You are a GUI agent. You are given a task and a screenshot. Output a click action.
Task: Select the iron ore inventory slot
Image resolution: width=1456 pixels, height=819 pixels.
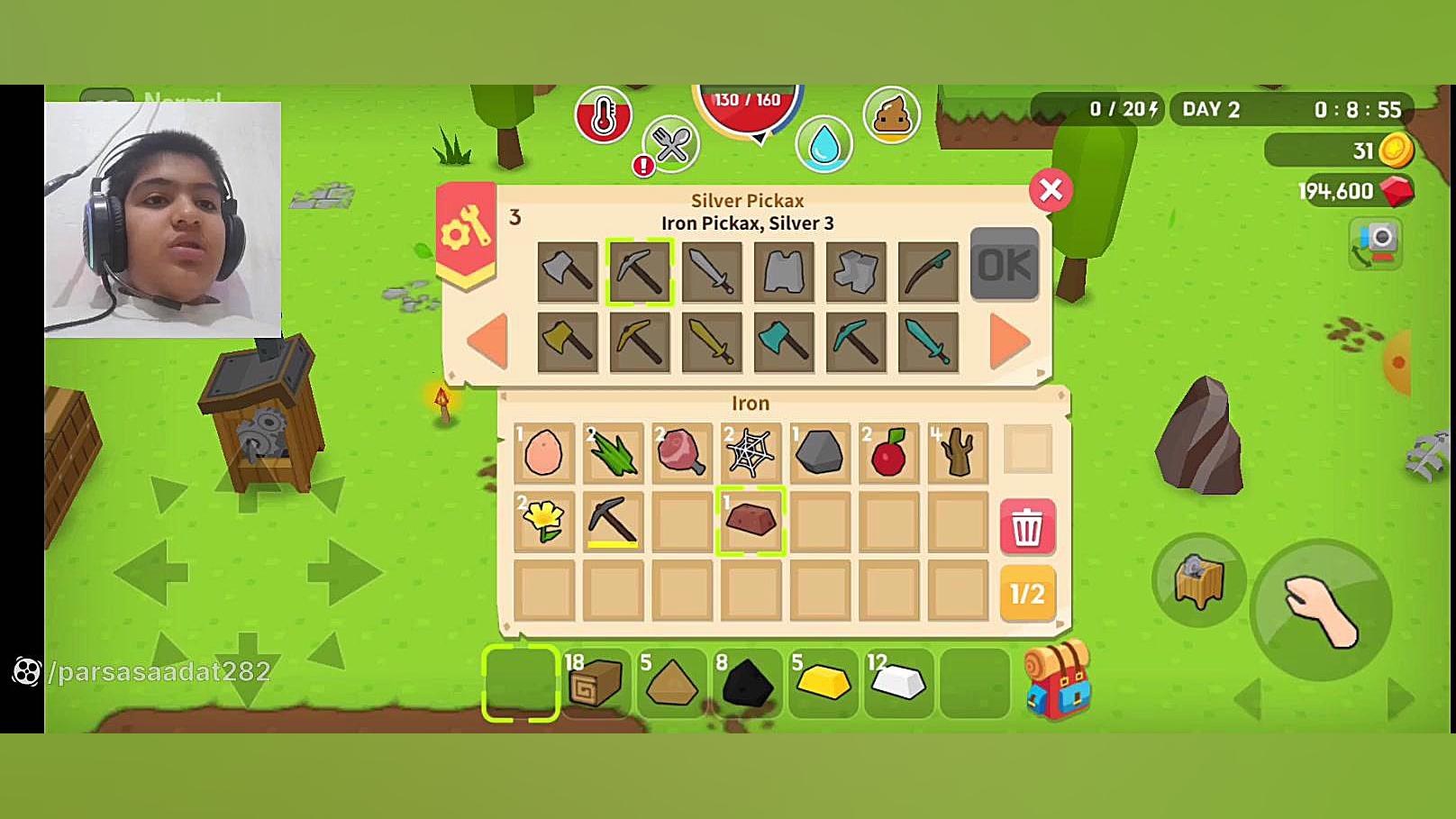751,521
